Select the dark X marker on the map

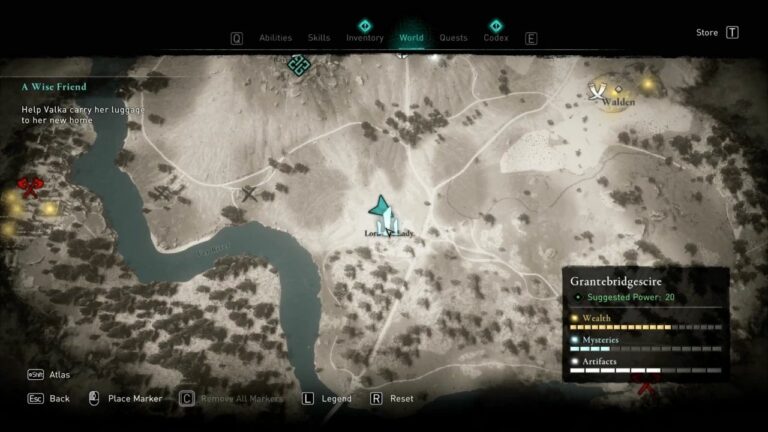click(x=249, y=194)
